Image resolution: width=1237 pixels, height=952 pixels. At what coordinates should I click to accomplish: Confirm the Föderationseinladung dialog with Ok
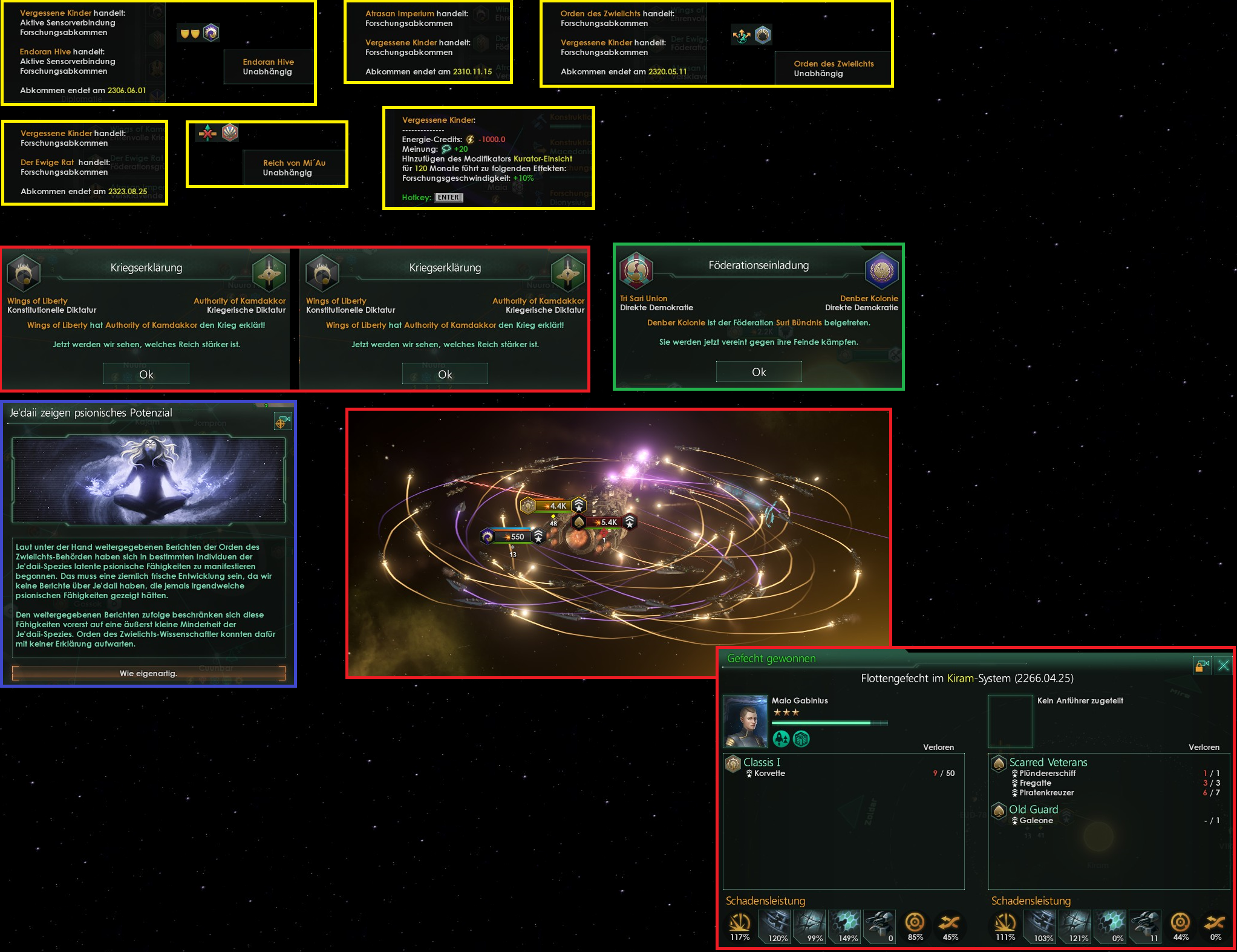[759, 372]
